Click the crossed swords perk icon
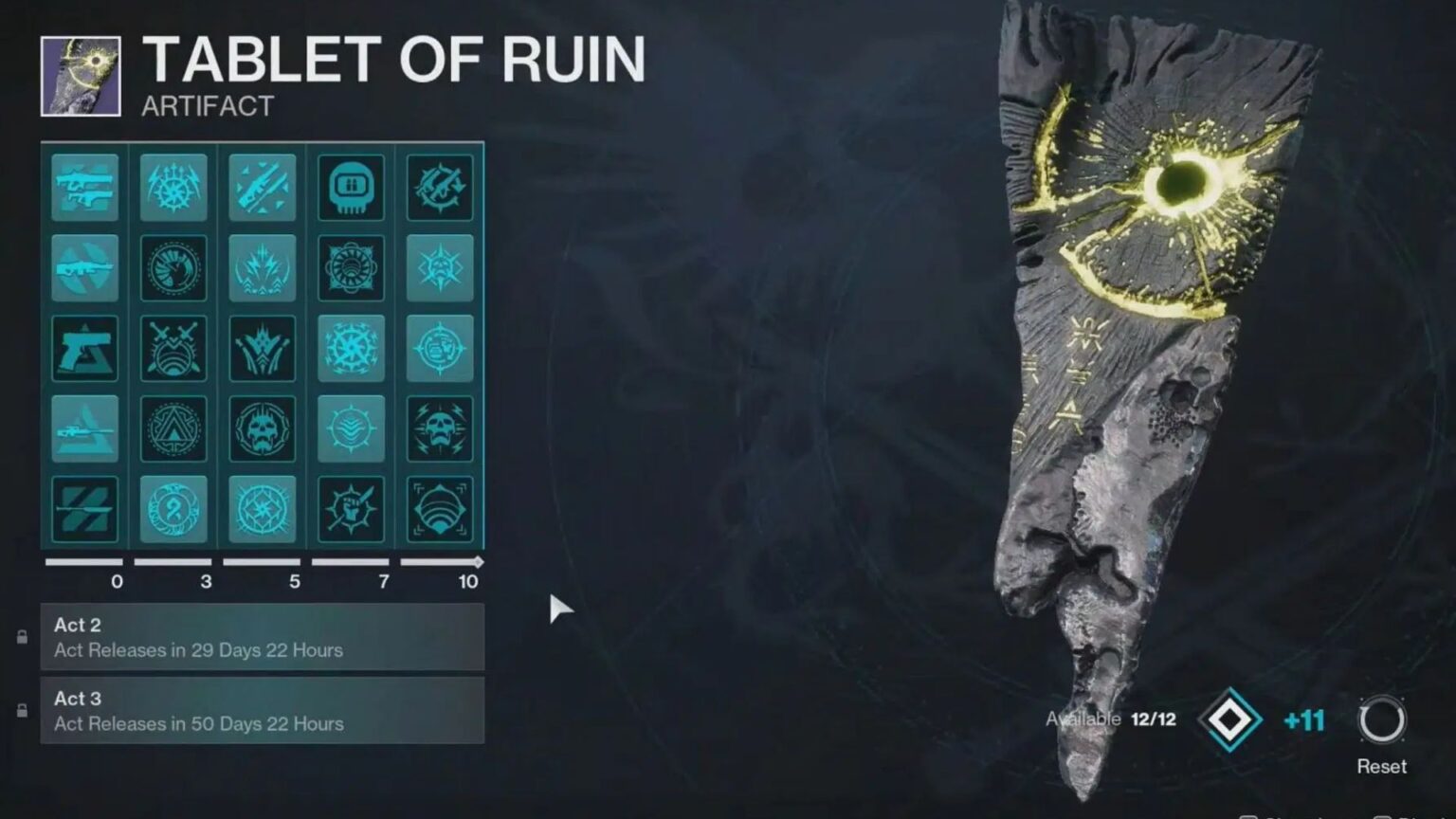 [173, 348]
